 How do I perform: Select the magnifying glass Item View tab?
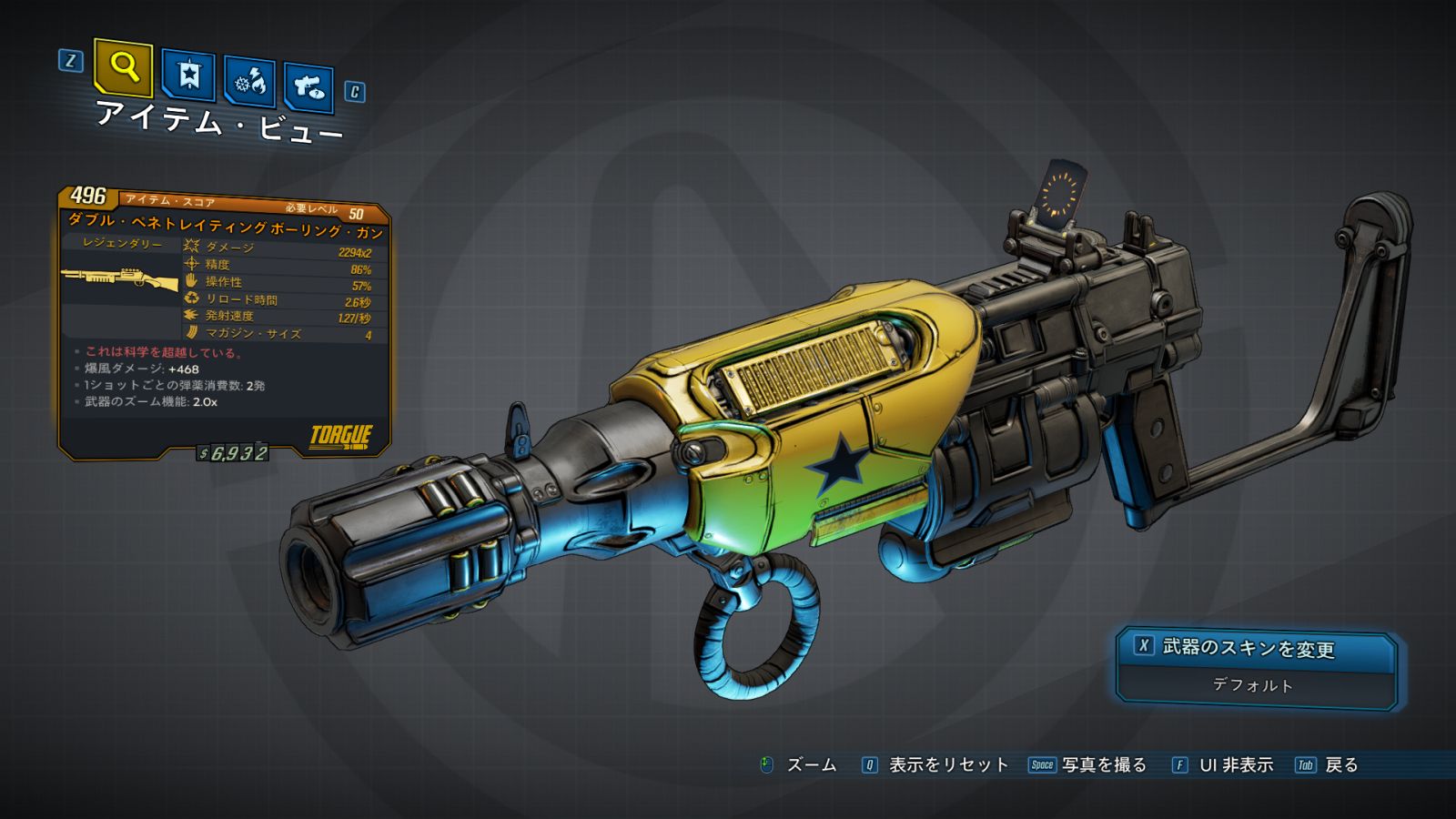(123, 67)
